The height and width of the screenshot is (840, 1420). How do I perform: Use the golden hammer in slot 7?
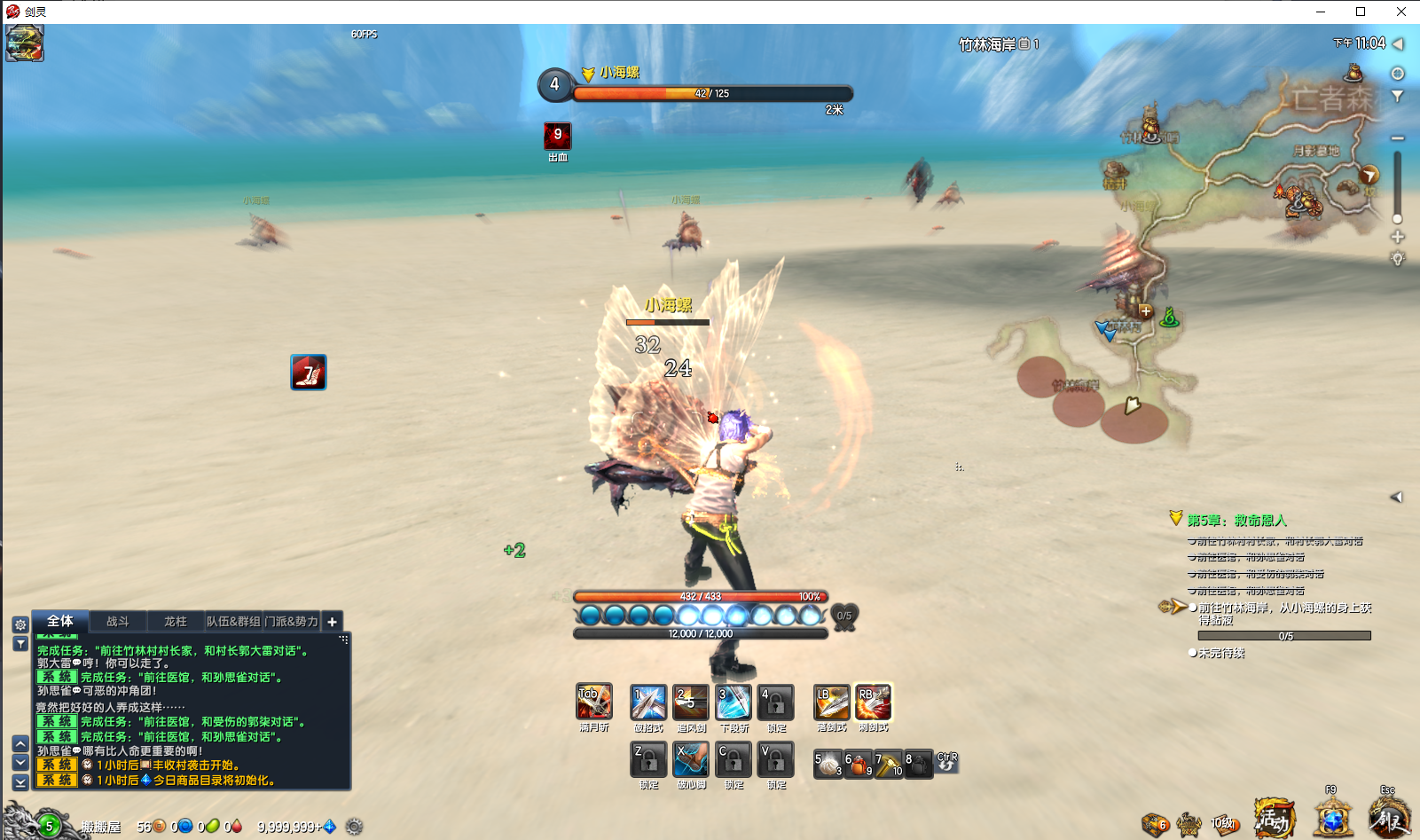[888, 764]
